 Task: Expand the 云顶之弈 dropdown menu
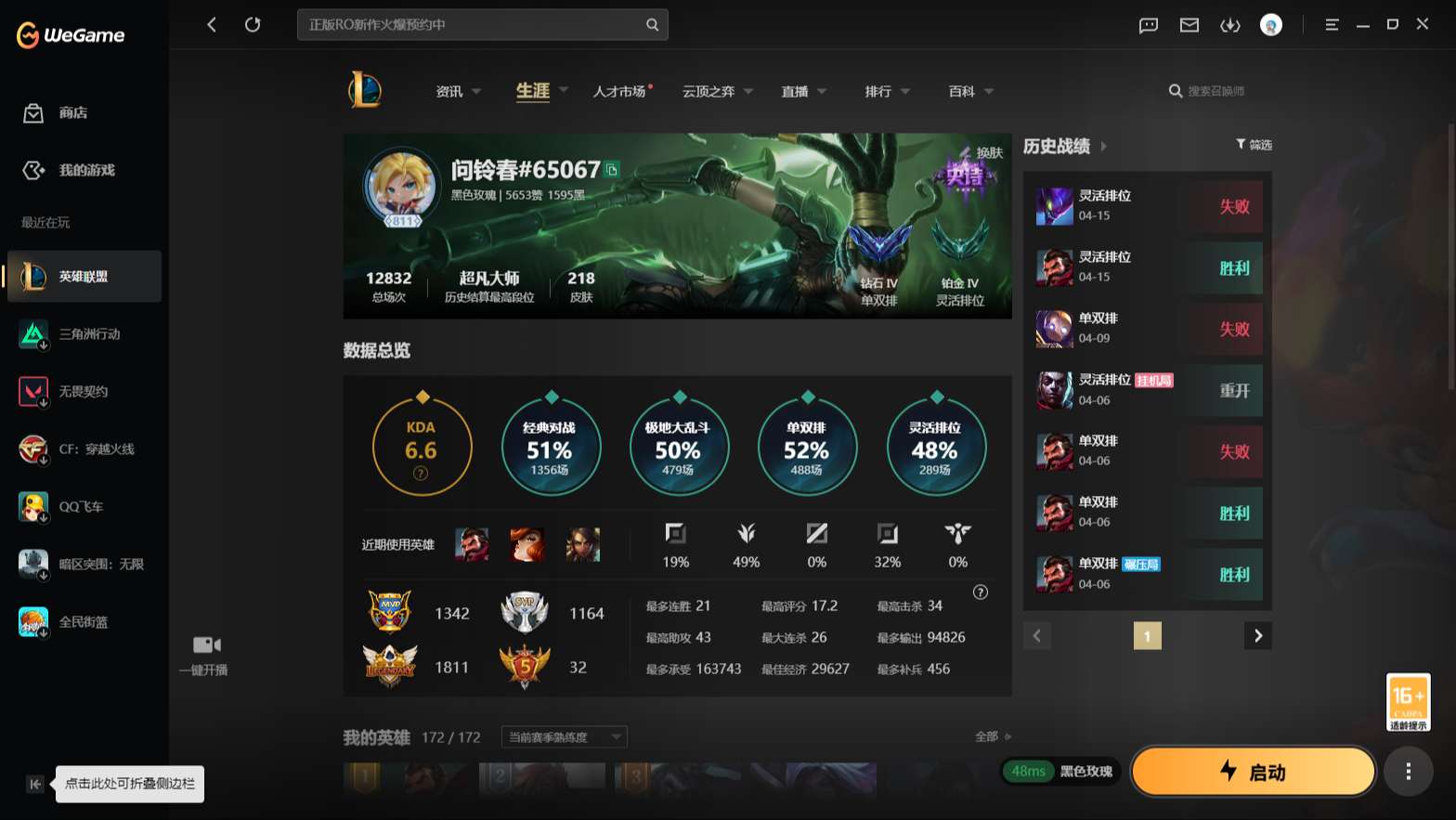click(711, 91)
